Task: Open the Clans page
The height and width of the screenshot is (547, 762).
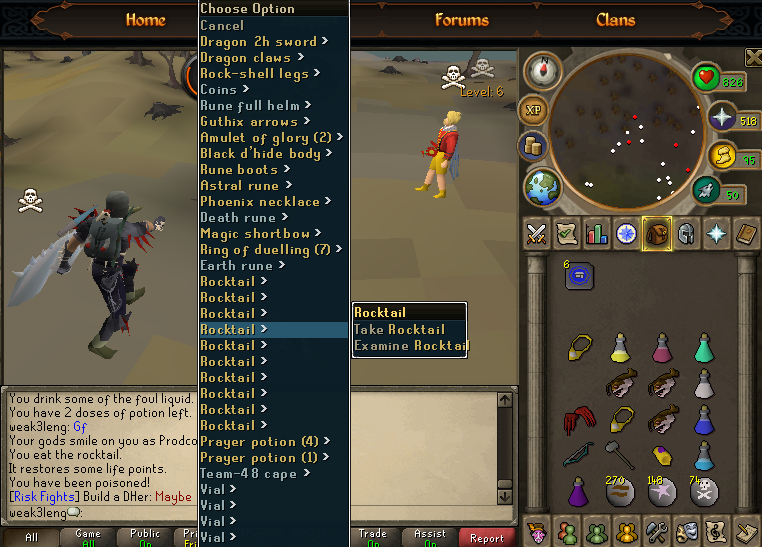Action: [x=615, y=20]
